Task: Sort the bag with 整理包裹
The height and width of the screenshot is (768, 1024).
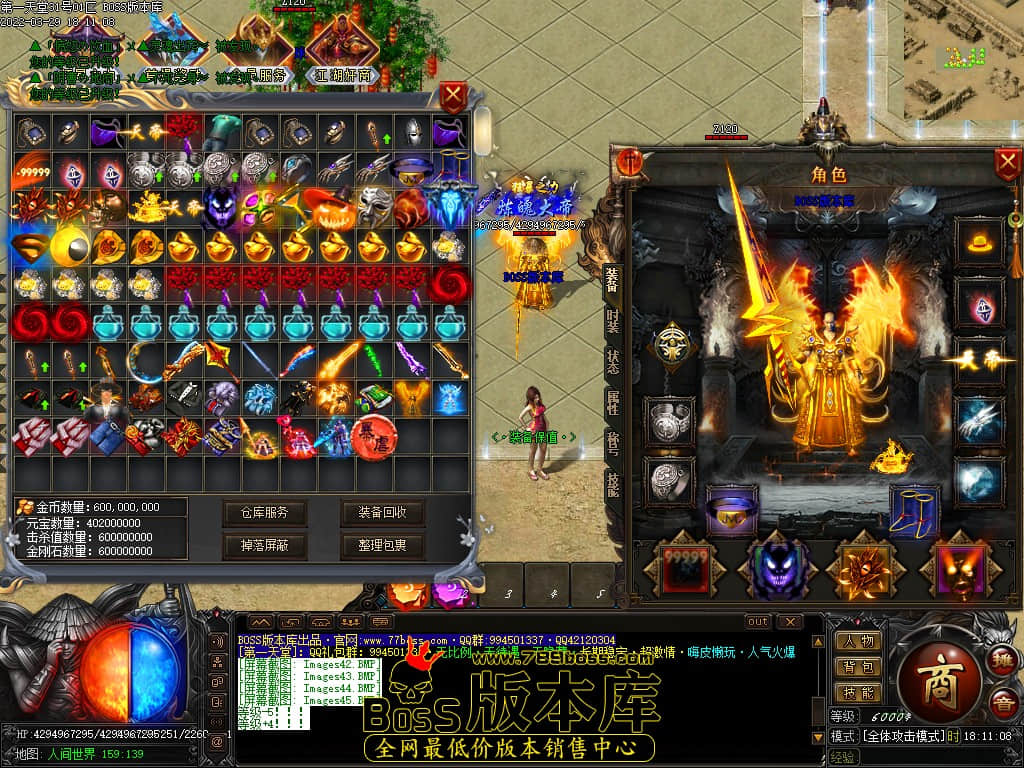Action: [x=382, y=546]
